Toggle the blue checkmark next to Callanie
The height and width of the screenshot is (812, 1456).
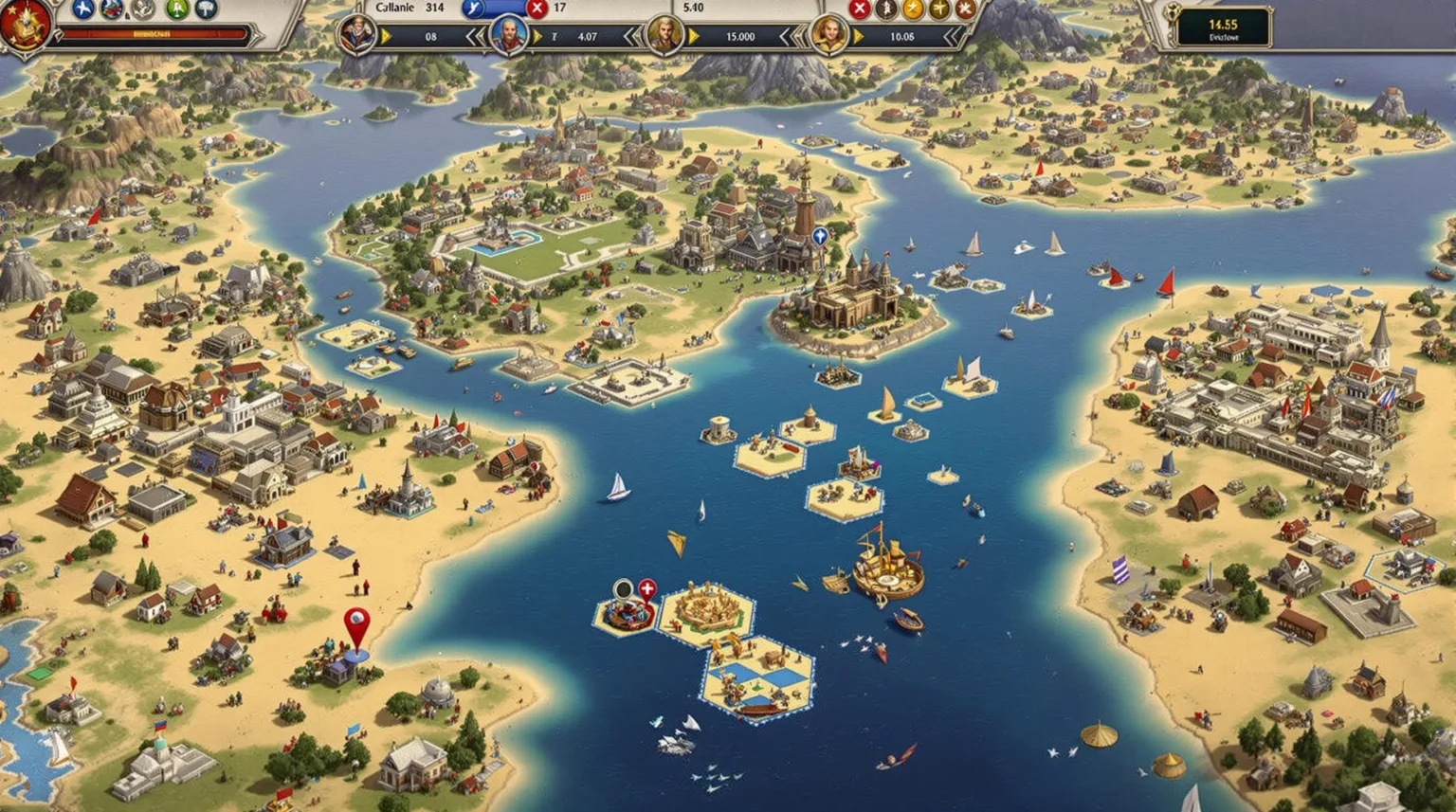click(474, 8)
